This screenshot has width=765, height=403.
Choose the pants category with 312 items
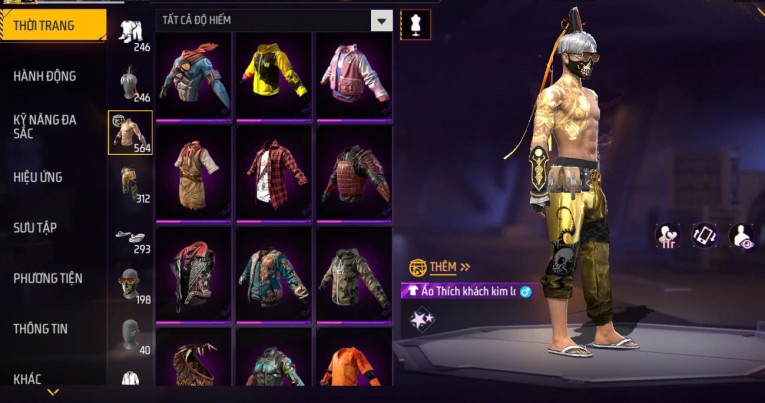pyautogui.click(x=130, y=184)
